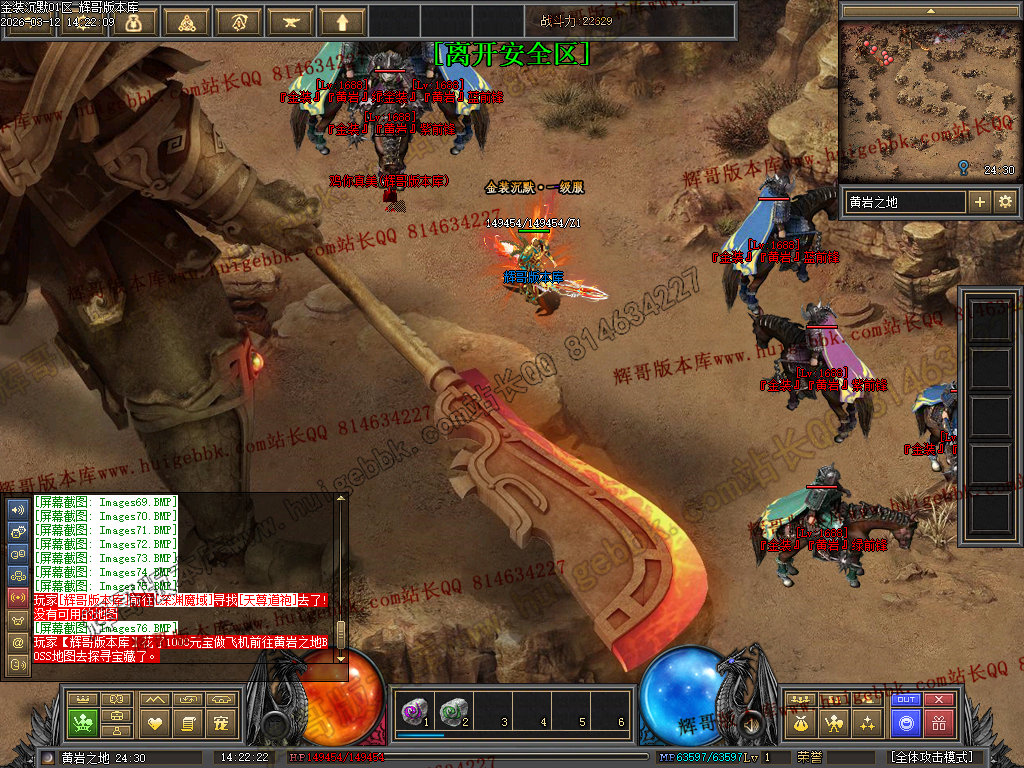Open the gear settings beside the map name
The width and height of the screenshot is (1024, 768).
pyautogui.click(x=1004, y=202)
